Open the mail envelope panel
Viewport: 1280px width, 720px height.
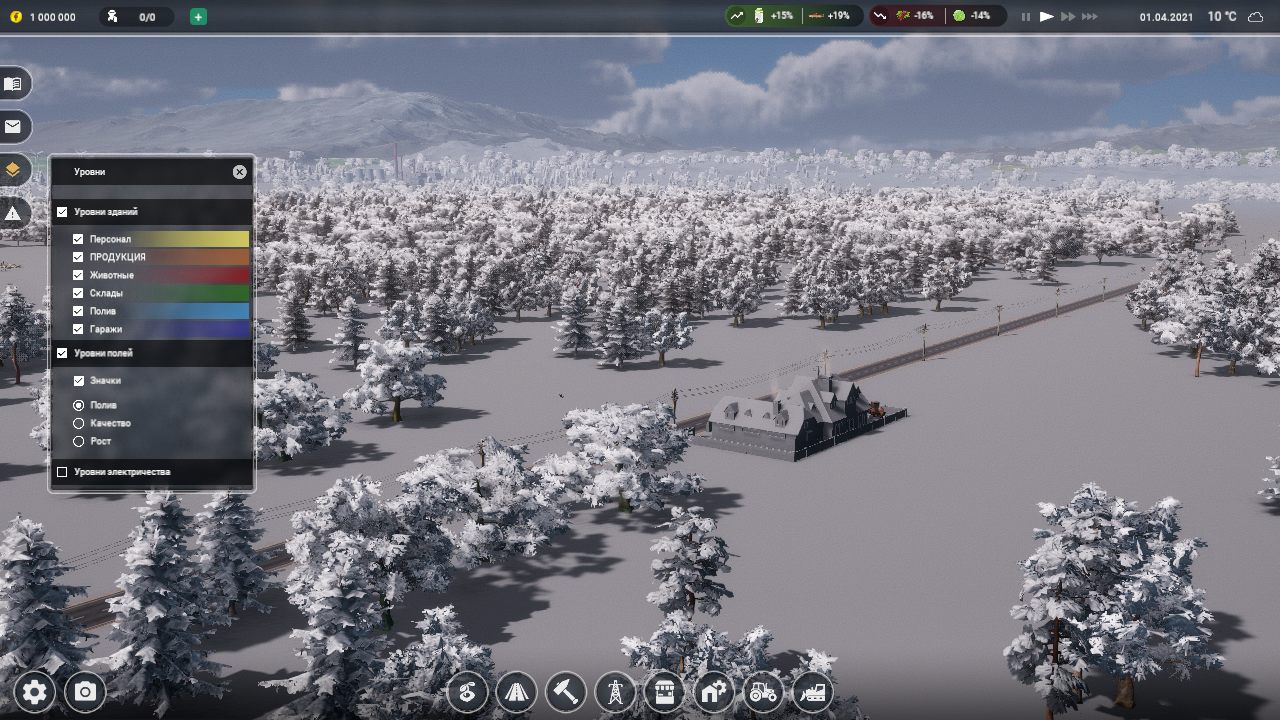pyautogui.click(x=14, y=127)
